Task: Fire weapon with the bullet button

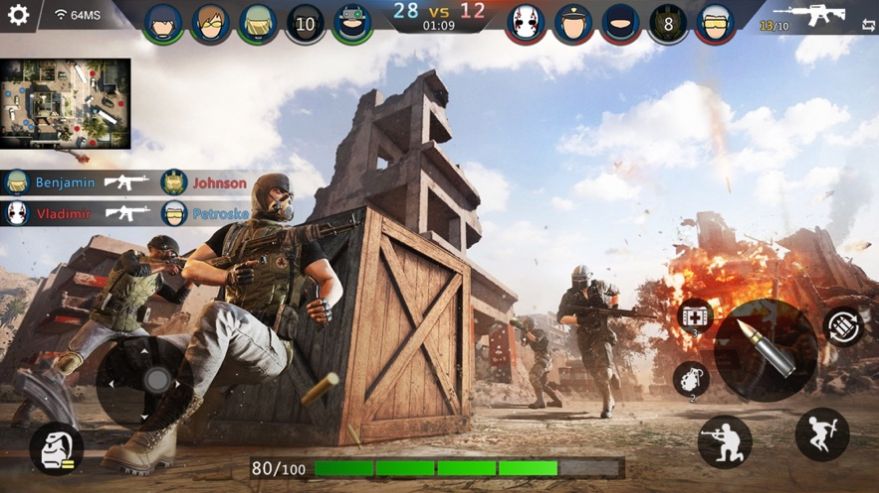Action: coord(766,346)
